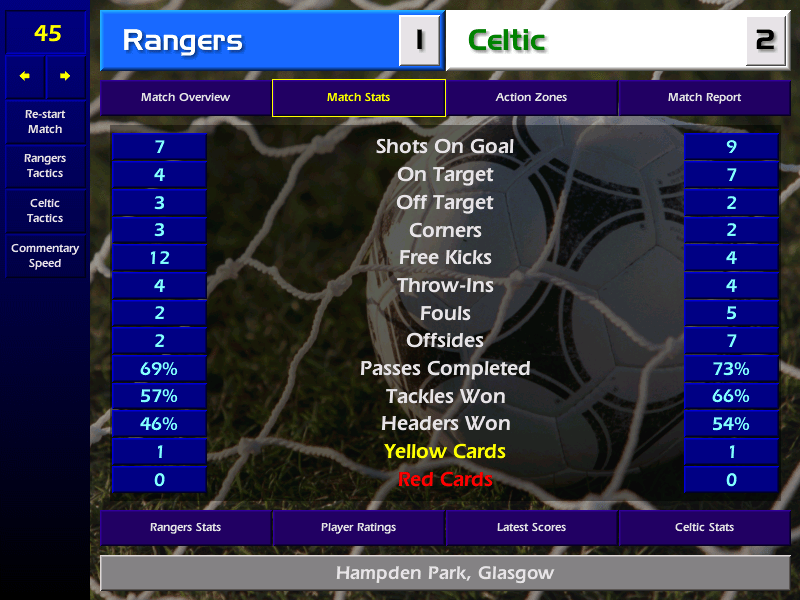This screenshot has width=800, height=600.
Task: Open Rangers Tactics
Action: (45, 166)
